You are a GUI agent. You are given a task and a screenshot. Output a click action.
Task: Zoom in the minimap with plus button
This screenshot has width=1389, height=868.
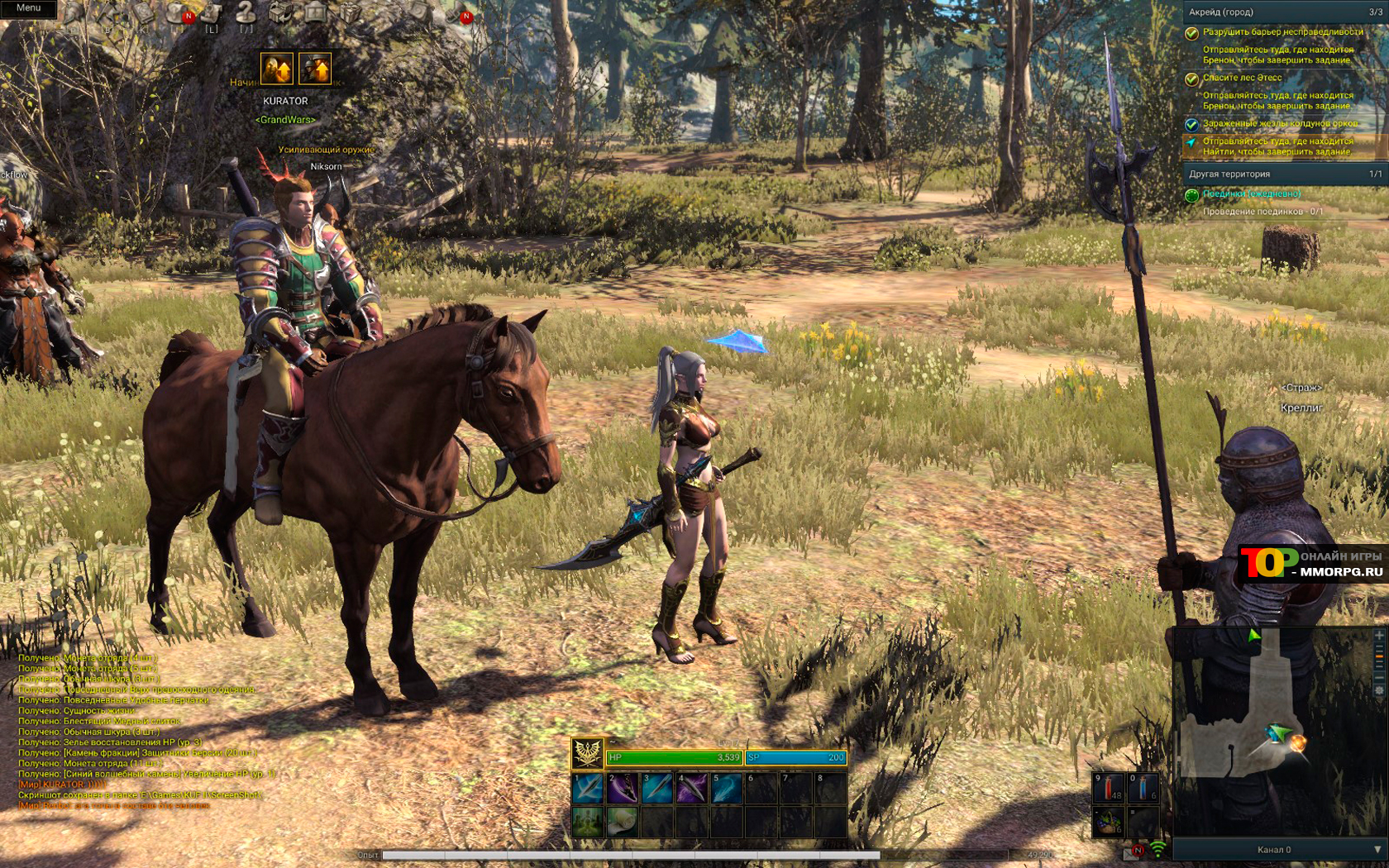pos(1378,635)
